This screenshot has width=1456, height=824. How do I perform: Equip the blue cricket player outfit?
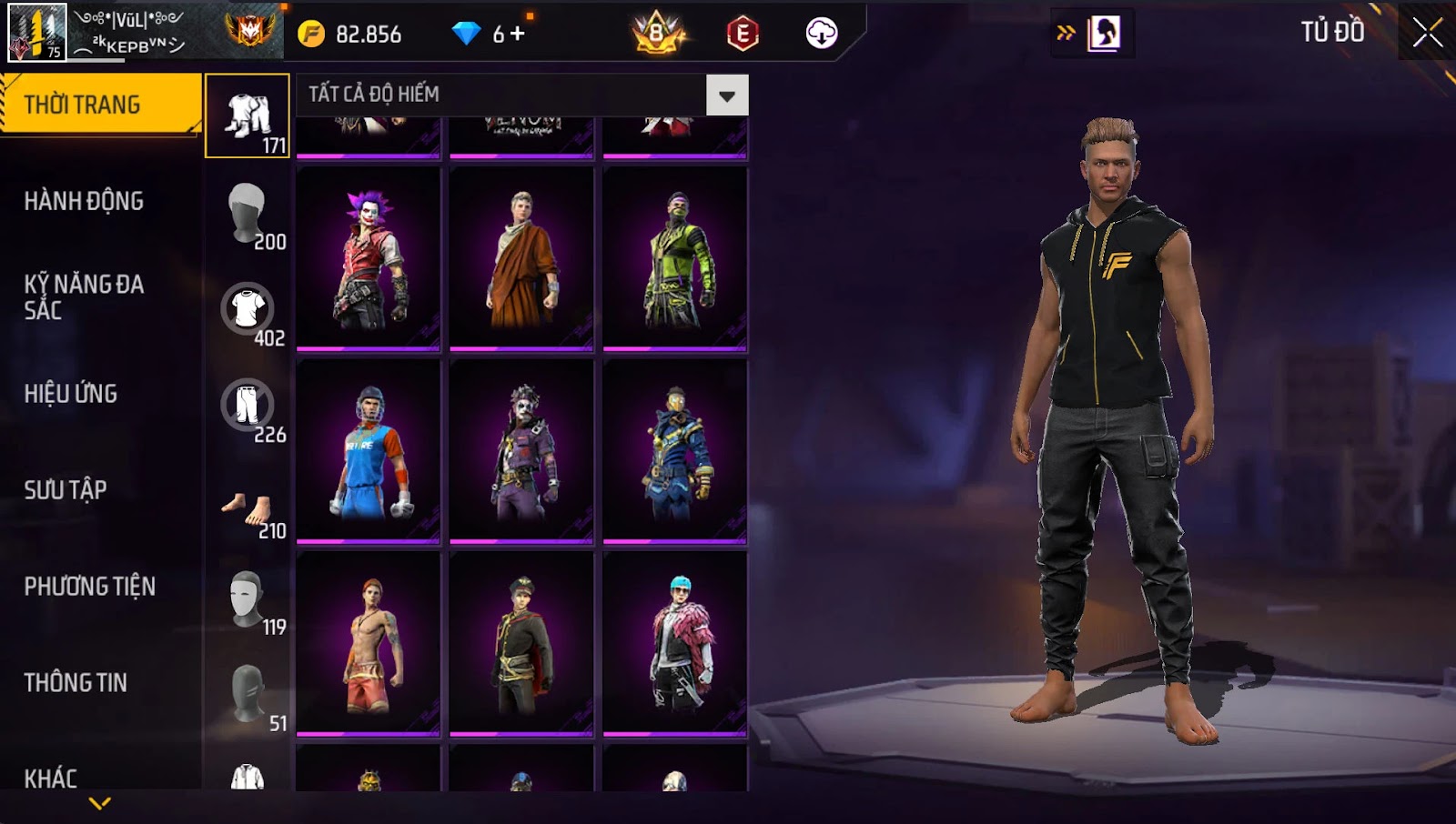(x=369, y=451)
